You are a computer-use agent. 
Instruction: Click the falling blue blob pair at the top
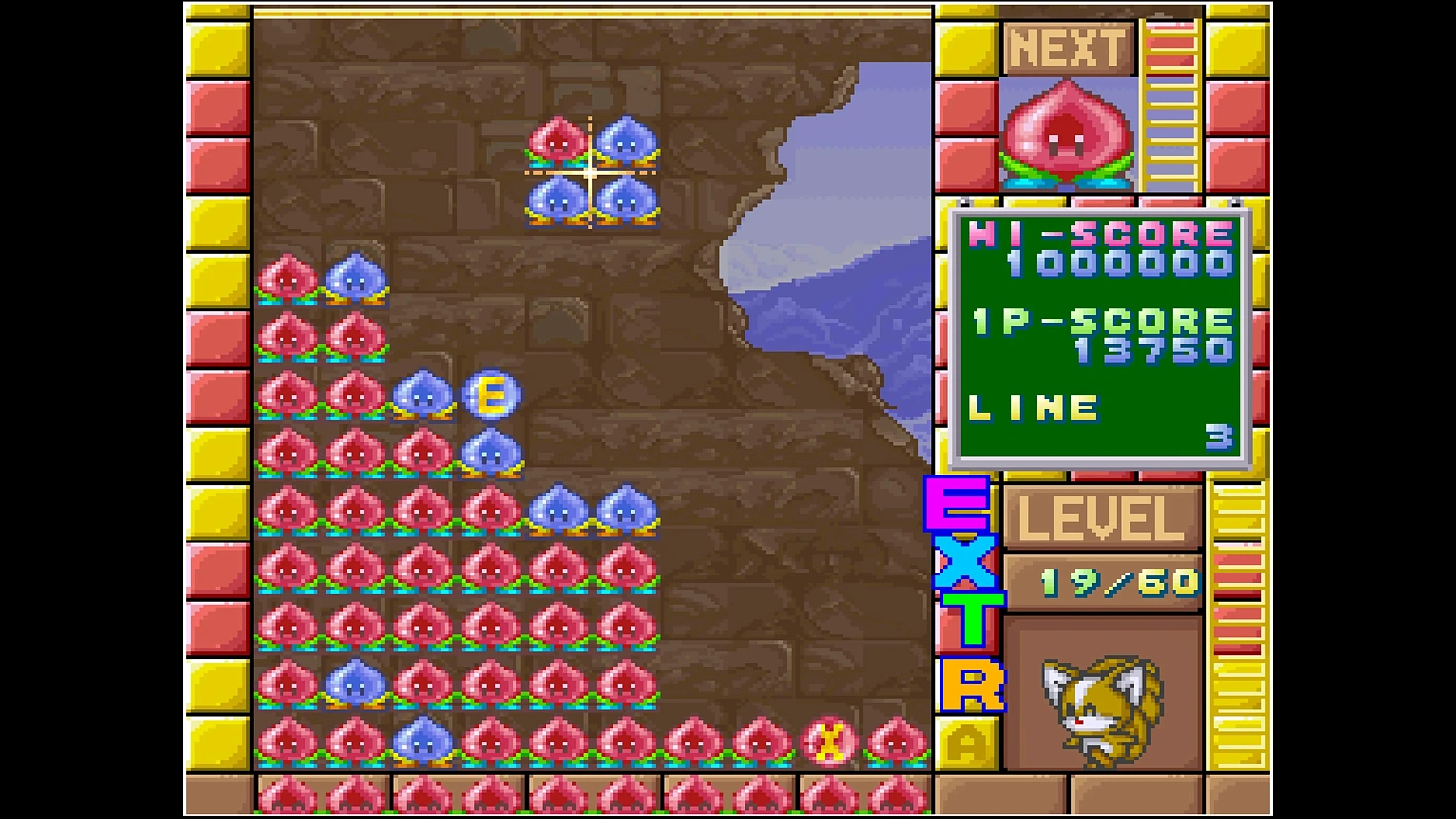tap(592, 201)
